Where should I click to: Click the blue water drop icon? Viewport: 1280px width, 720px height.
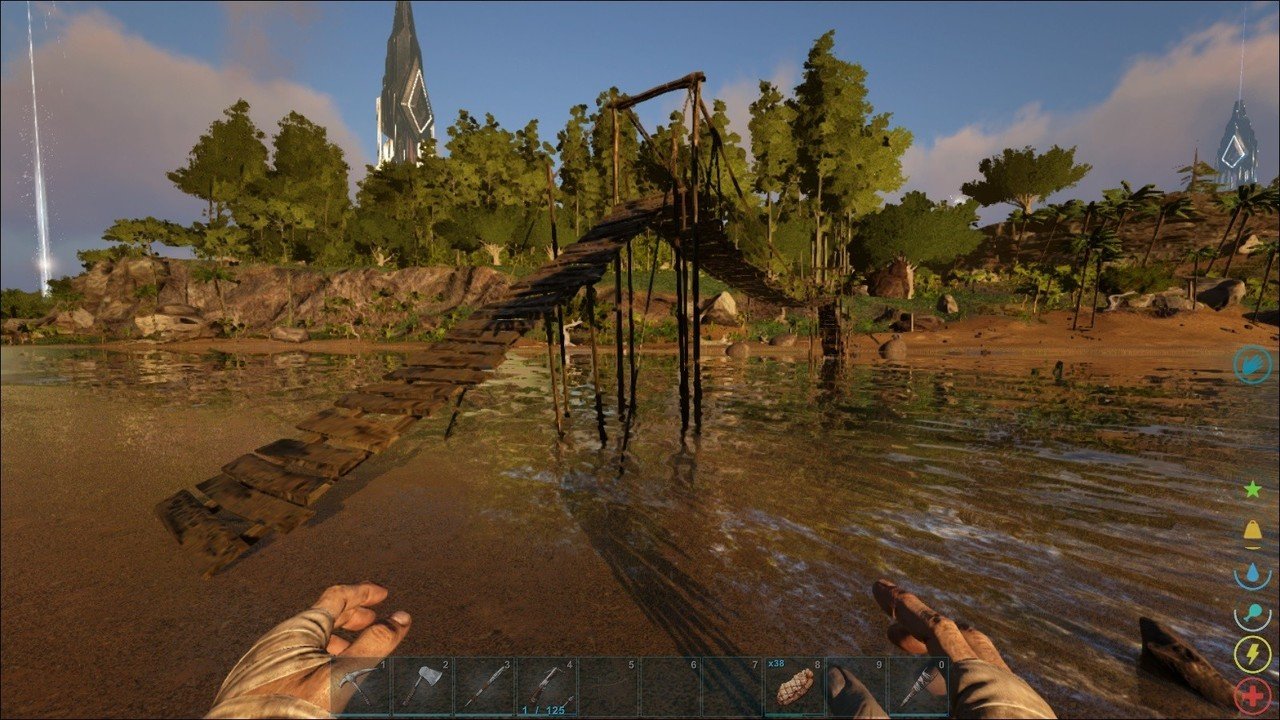[x=1252, y=573]
